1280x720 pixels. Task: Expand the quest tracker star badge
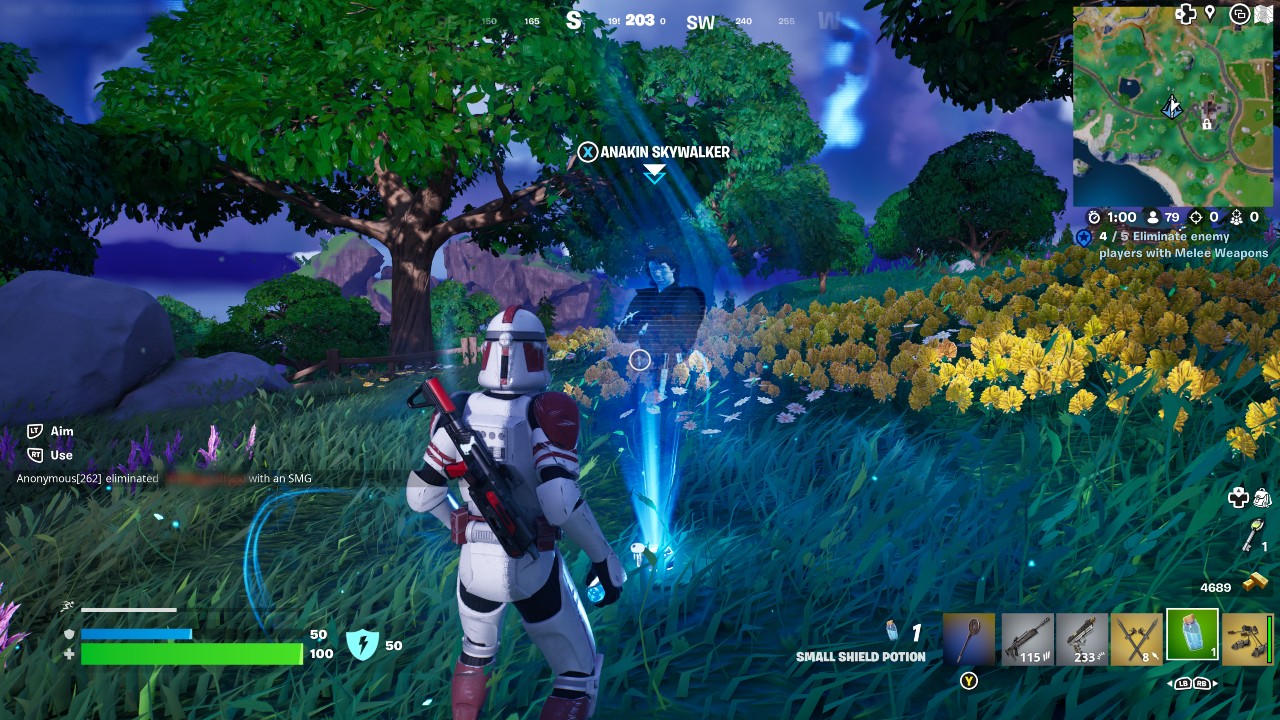point(1083,238)
